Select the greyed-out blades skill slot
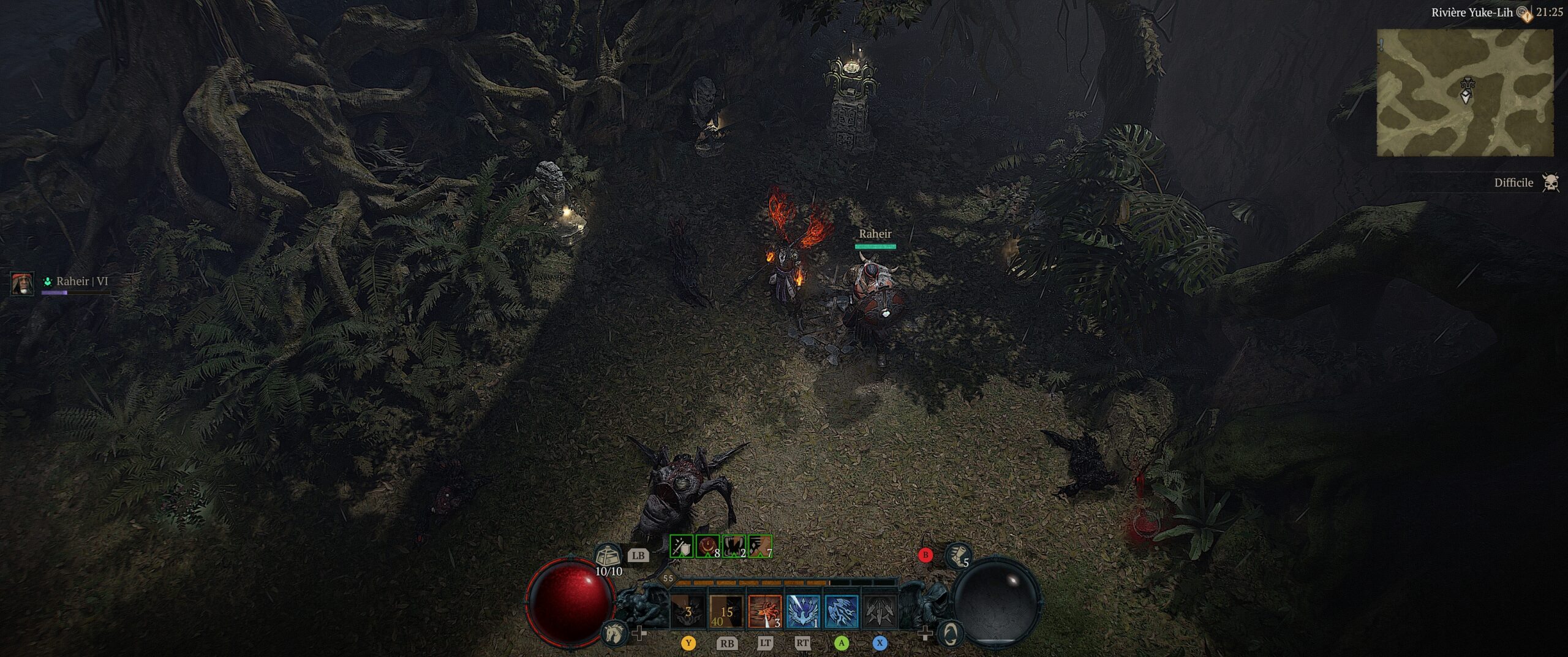This screenshot has height=657, width=1568. coord(880,611)
